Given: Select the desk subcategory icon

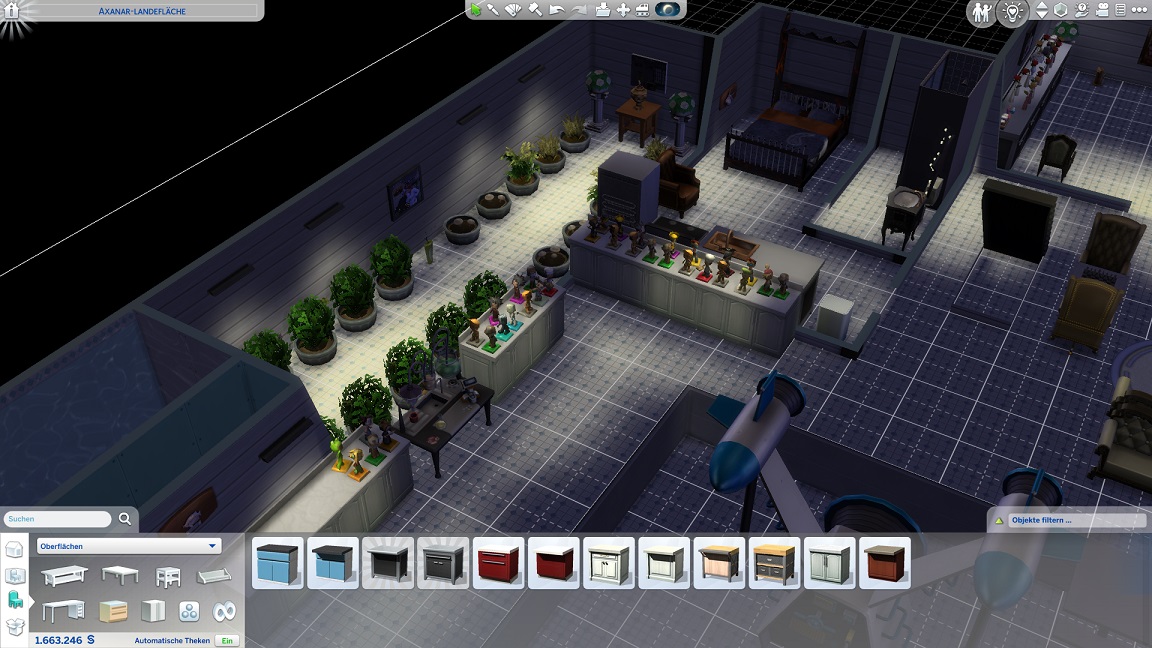Looking at the screenshot, I should [x=63, y=611].
